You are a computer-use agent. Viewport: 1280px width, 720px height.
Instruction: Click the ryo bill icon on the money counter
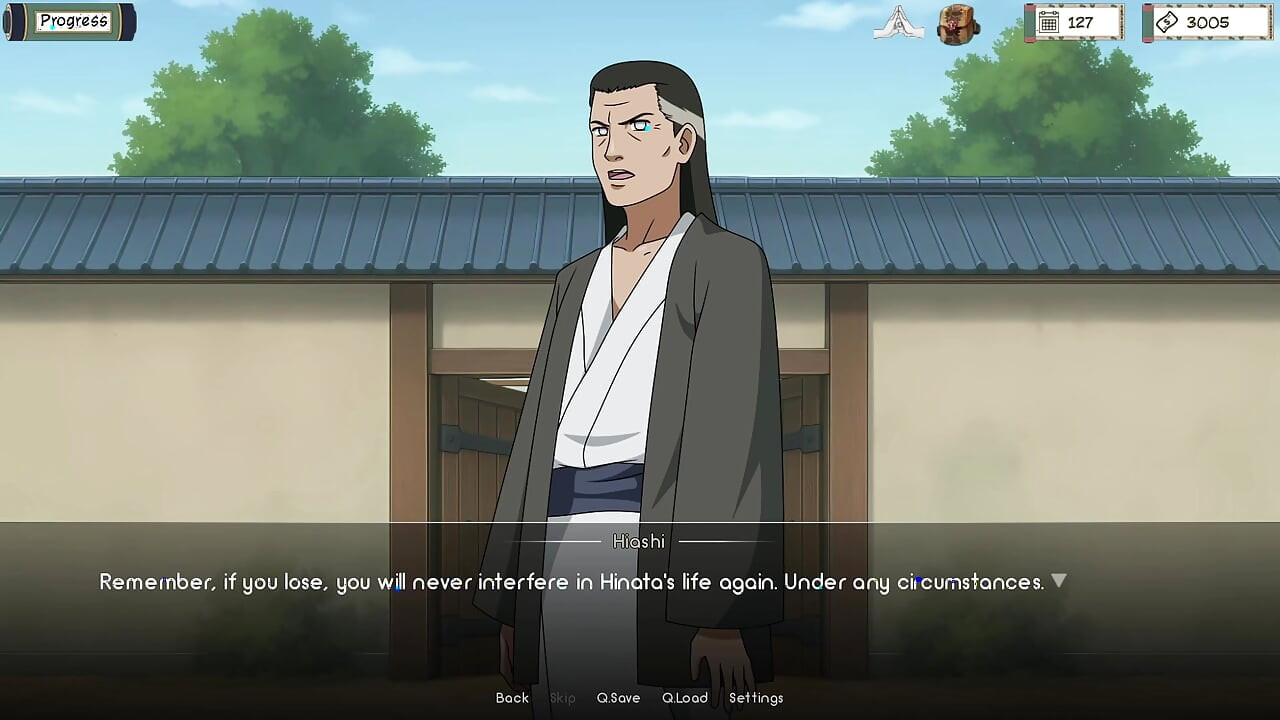click(x=1168, y=22)
